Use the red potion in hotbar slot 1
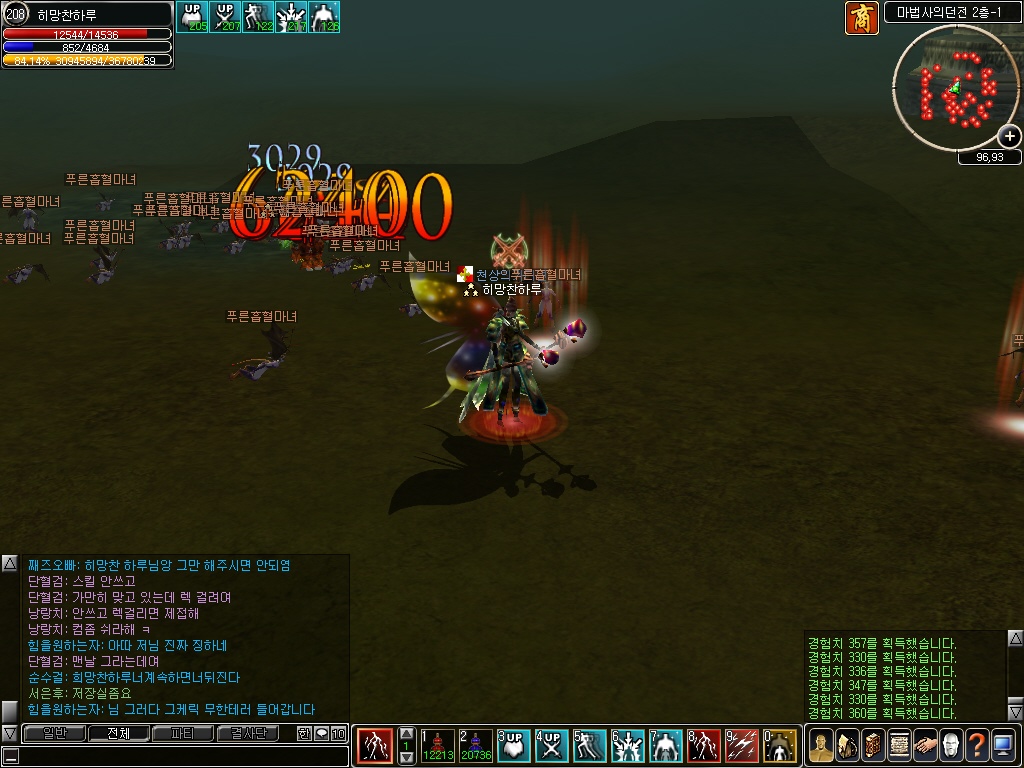Viewport: 1024px width, 768px height. pyautogui.click(x=437, y=746)
